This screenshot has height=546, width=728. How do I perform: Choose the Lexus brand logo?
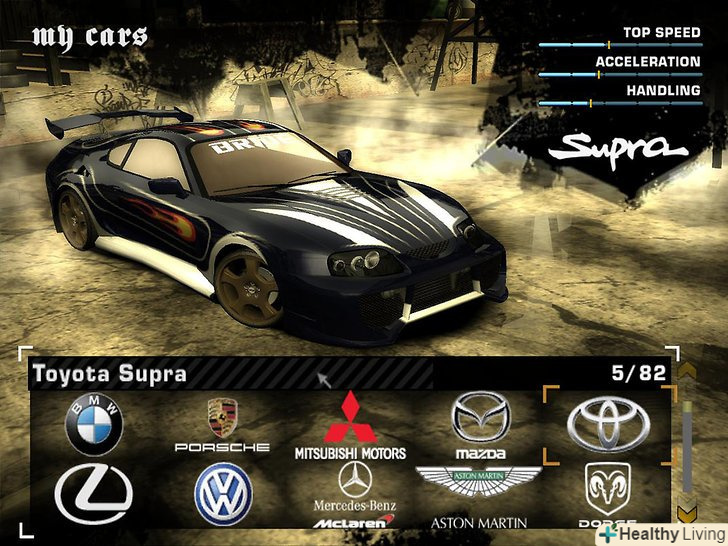[94, 494]
